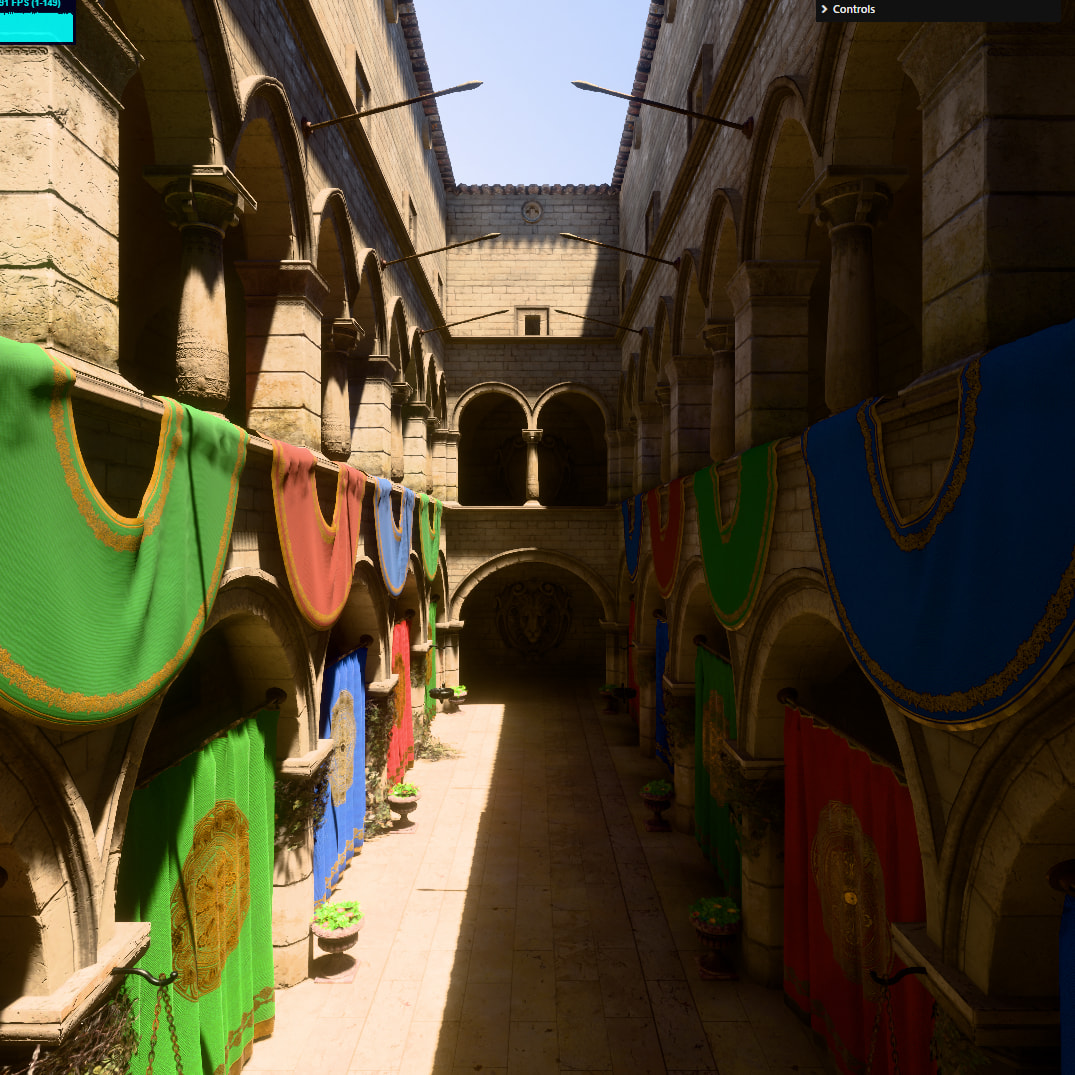This screenshot has height=1075, width=1075.
Task: Click the FPS stats graph panel
Action: (x=36, y=21)
